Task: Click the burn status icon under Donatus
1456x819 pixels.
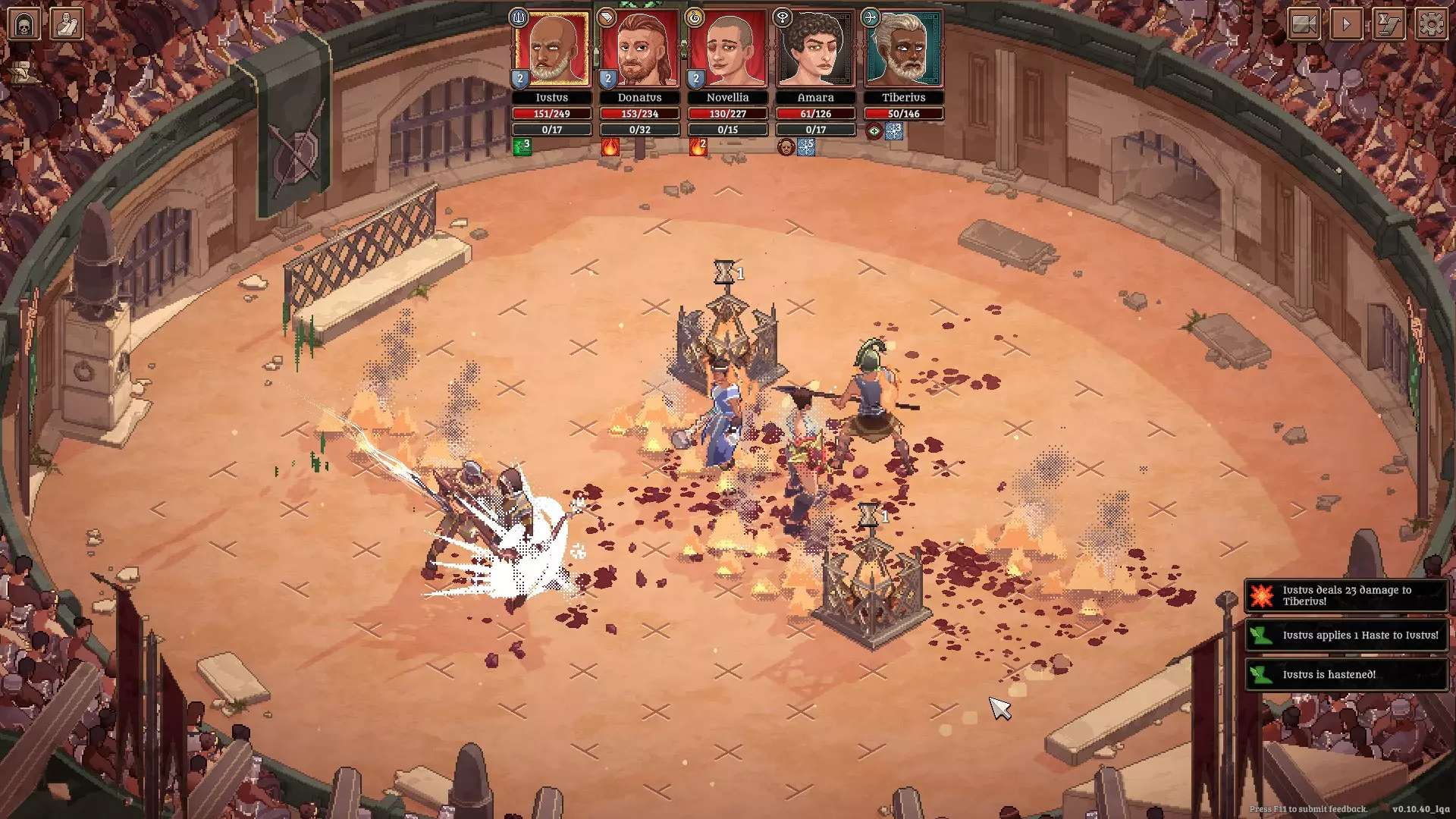Action: point(610,147)
